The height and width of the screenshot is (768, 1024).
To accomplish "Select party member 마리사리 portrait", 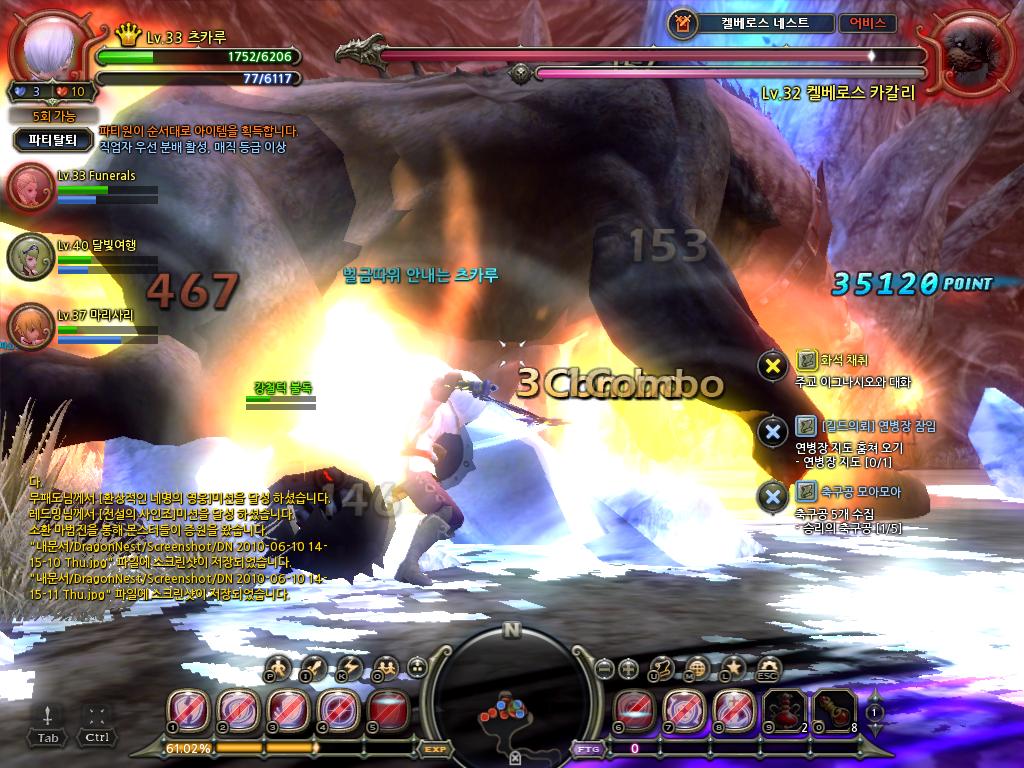I will (x=29, y=326).
